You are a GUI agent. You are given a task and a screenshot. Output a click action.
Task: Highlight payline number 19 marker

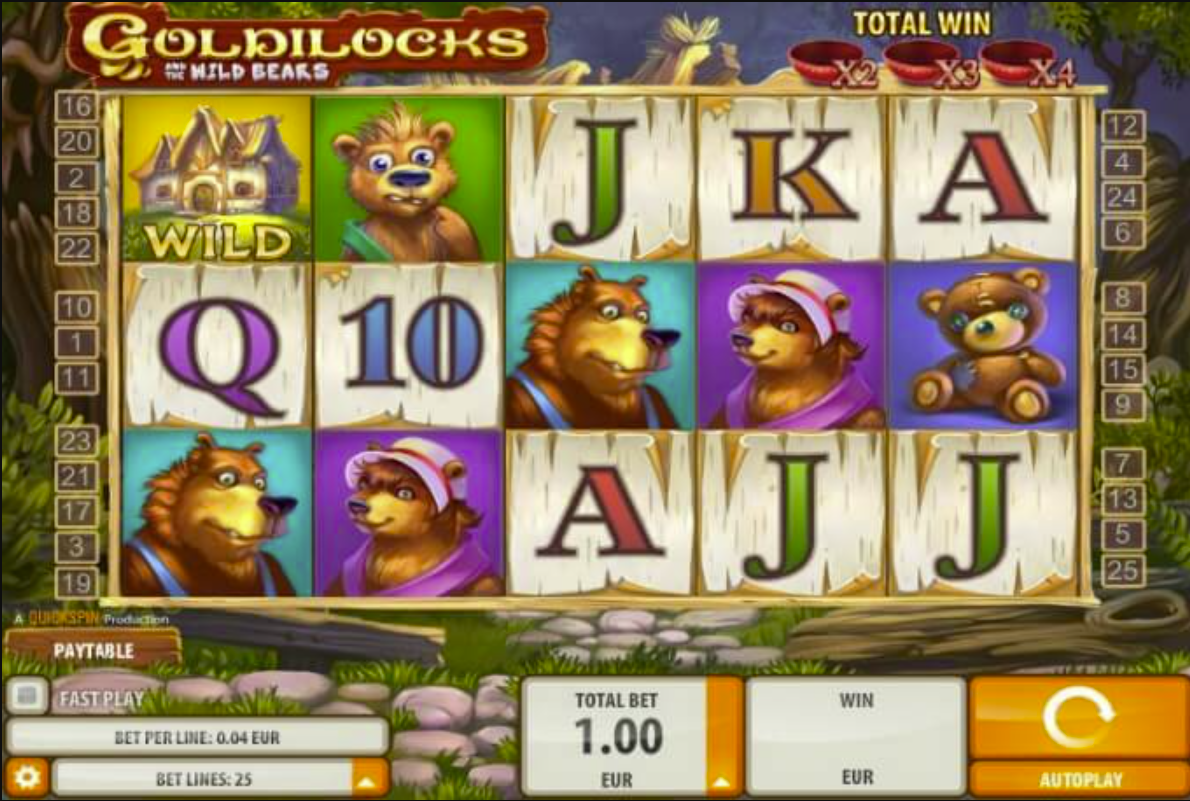[76, 582]
